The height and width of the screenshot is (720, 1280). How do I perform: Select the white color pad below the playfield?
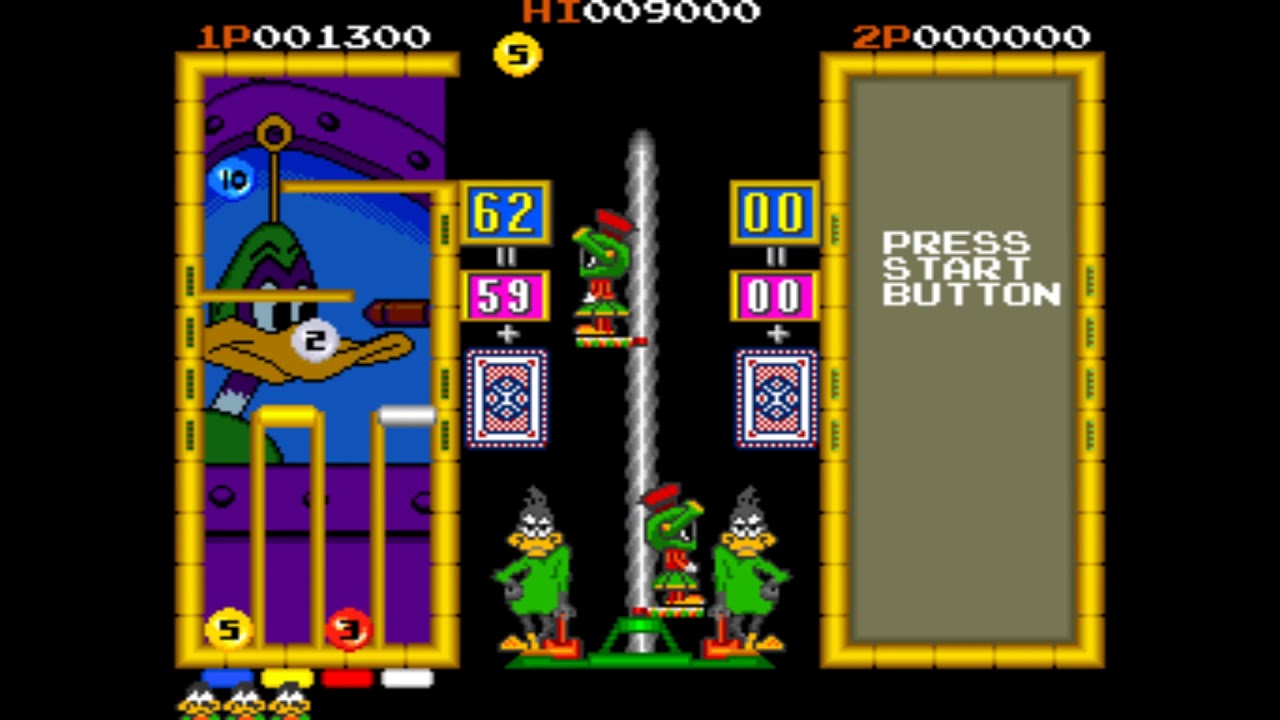(407, 678)
